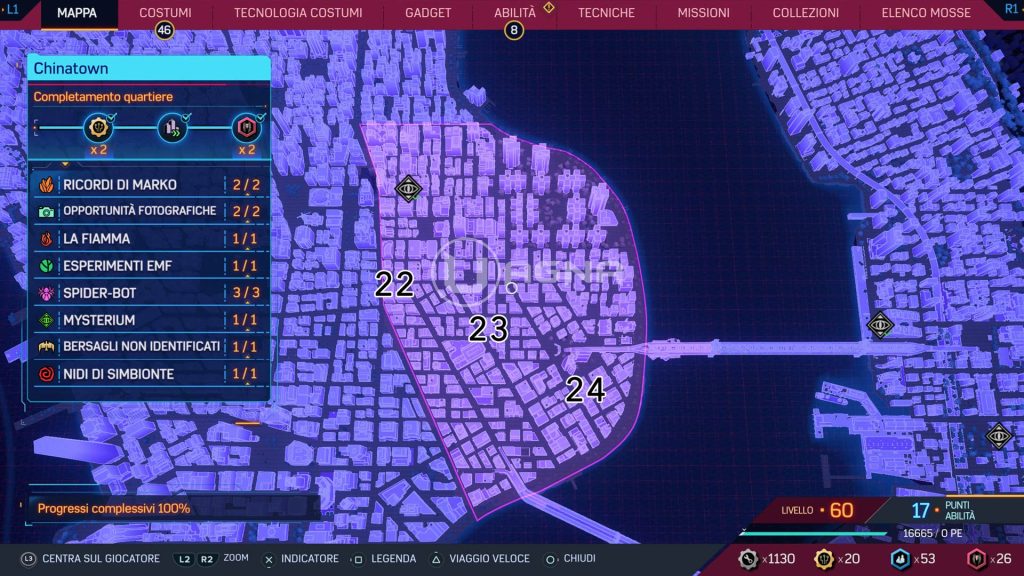
Task: Choose the OPPORTUNITÀ FOTOGRAFICHE entry
Action: 150,212
